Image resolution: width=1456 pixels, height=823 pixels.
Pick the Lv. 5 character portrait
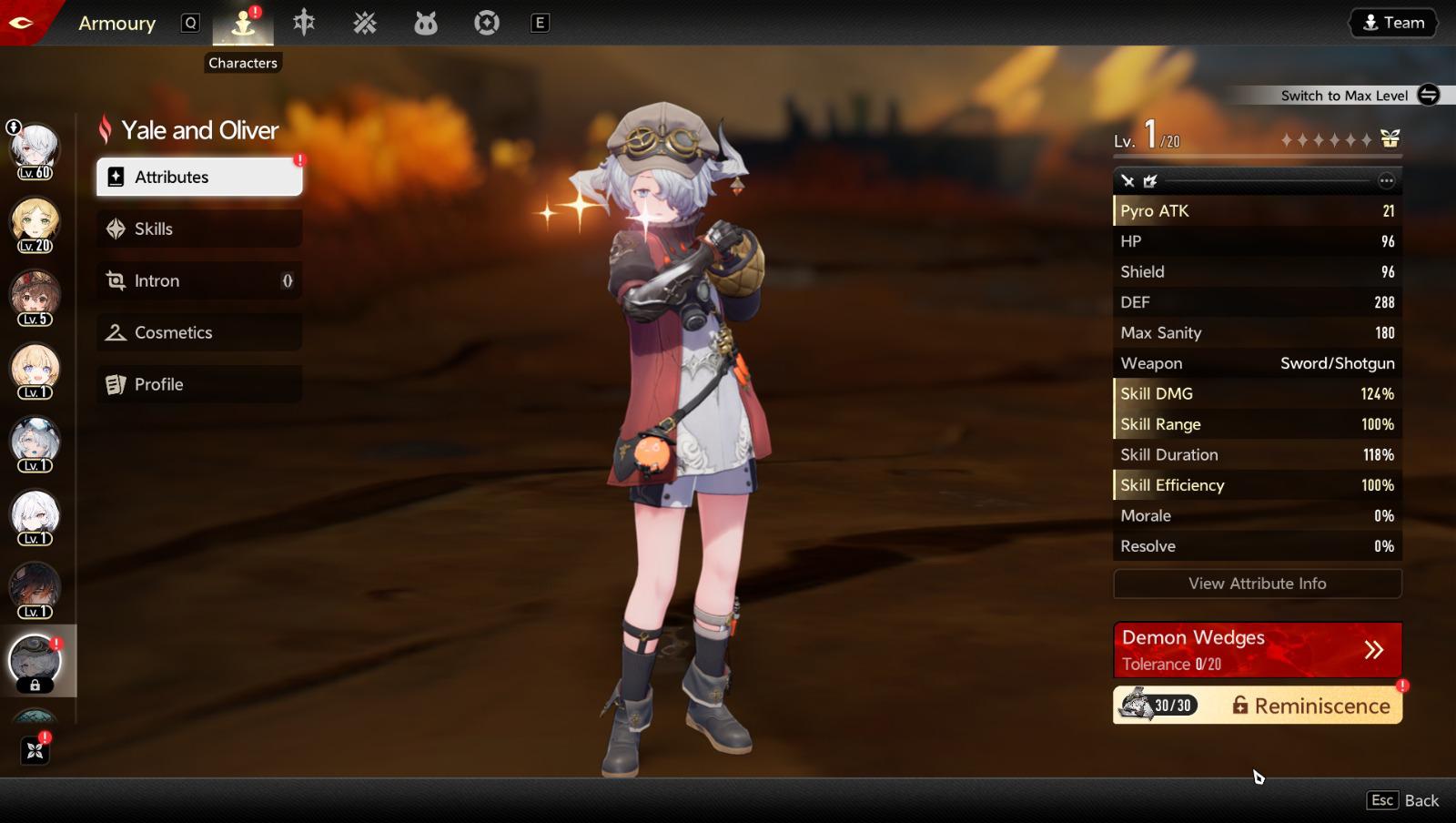35,297
